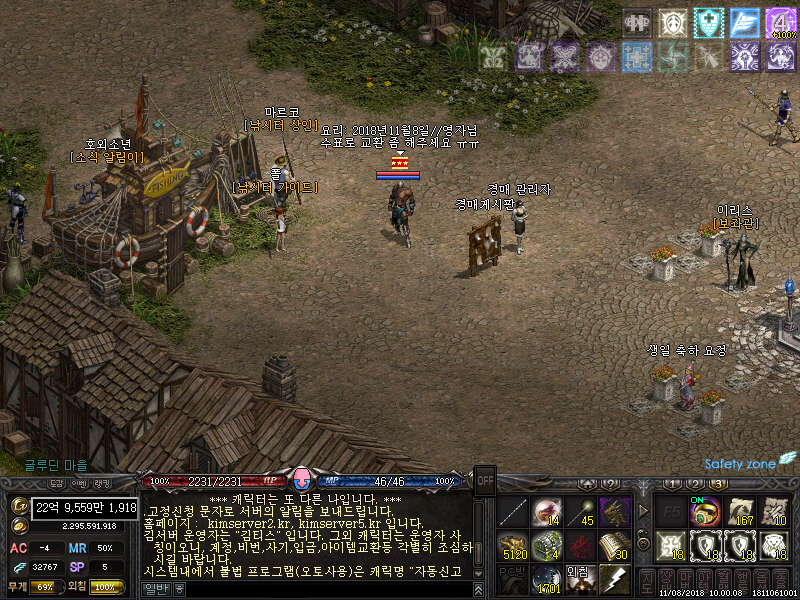Select the green gem ring marked ON

click(706, 512)
